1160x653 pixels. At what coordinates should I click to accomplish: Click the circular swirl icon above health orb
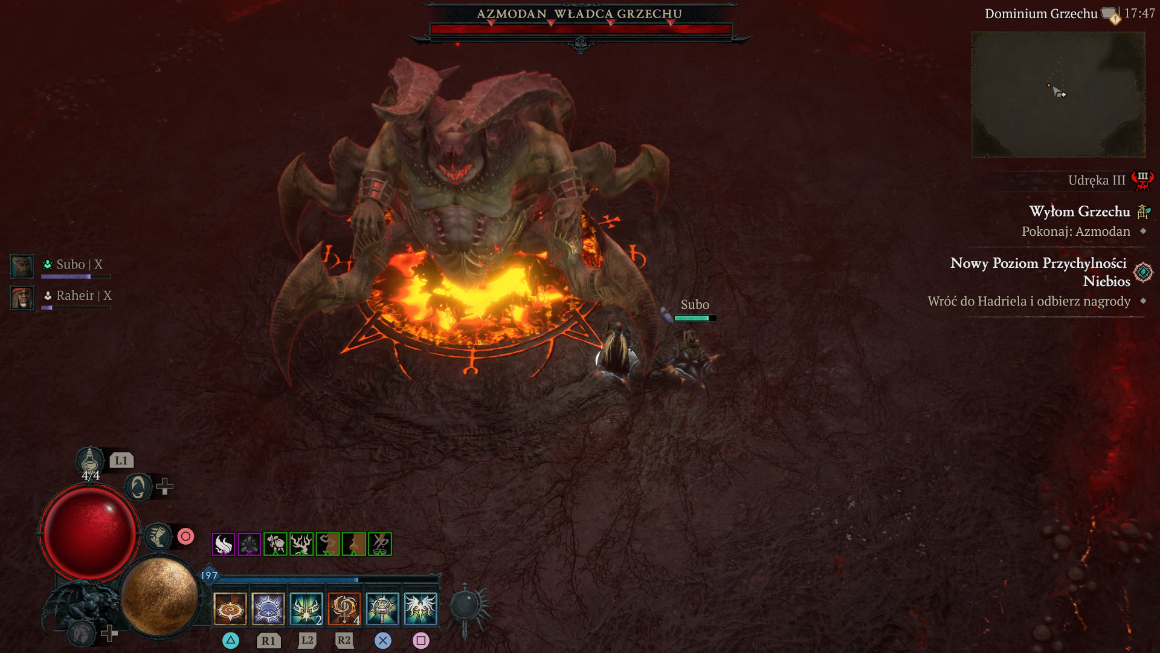[140, 487]
